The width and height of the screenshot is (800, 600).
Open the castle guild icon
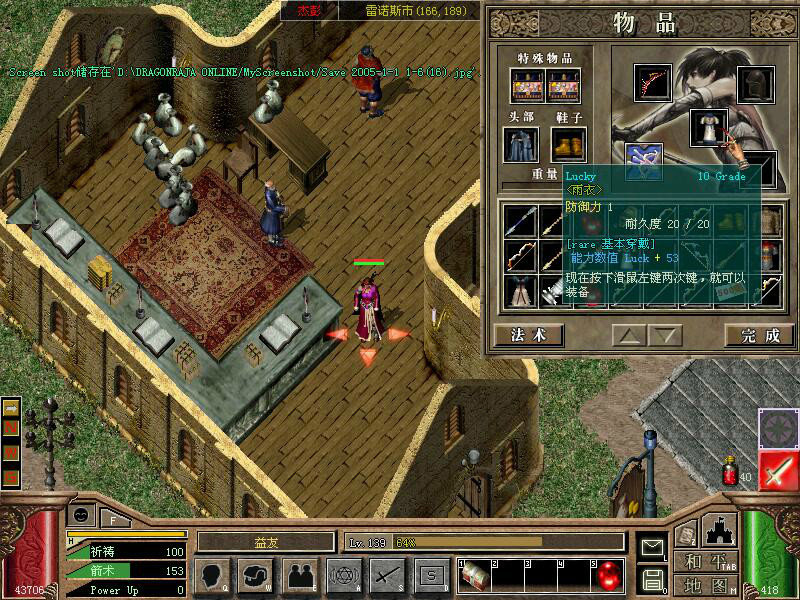pos(721,531)
